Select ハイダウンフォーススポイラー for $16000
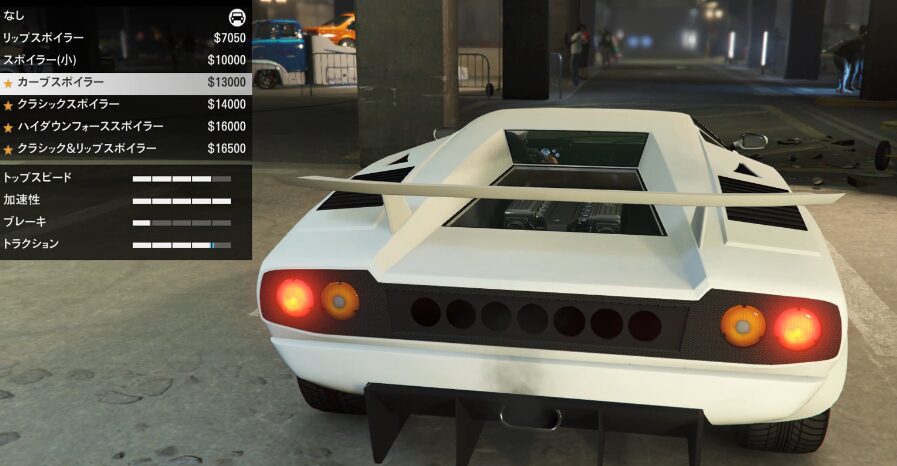Screen dimensions: 897x466 click(125, 126)
